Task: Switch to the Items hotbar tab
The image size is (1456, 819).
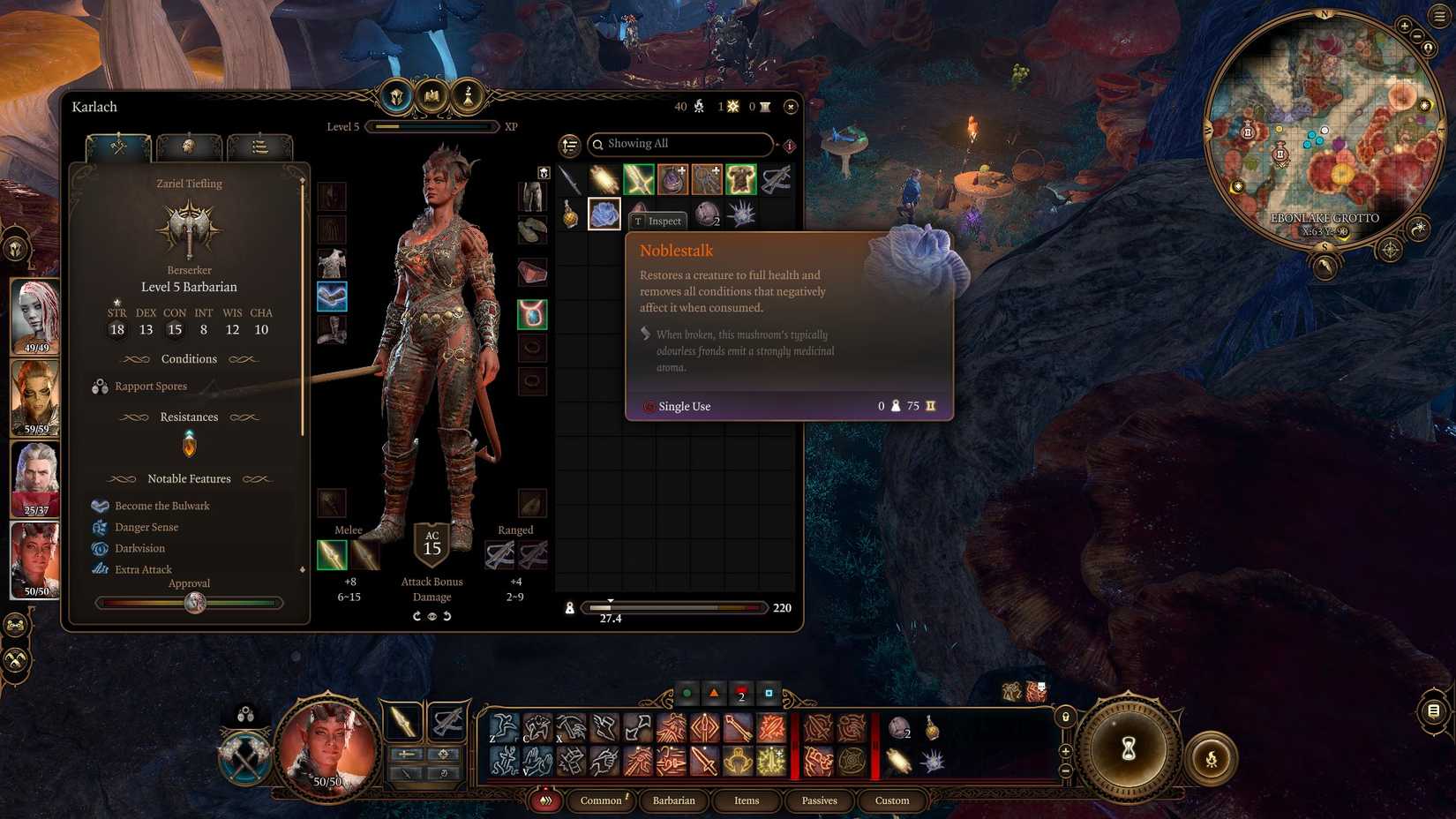Action: coord(747,800)
